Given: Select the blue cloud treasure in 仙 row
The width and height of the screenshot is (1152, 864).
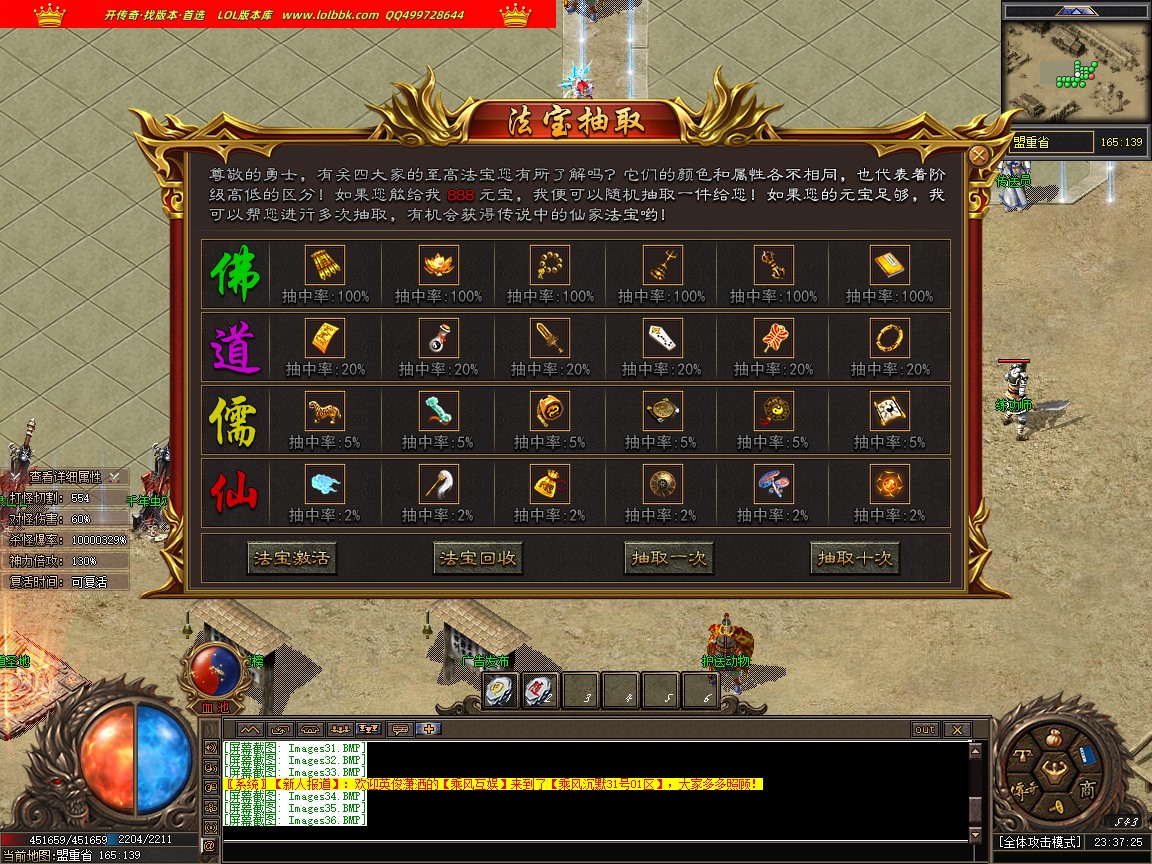Looking at the screenshot, I should pyautogui.click(x=324, y=484).
